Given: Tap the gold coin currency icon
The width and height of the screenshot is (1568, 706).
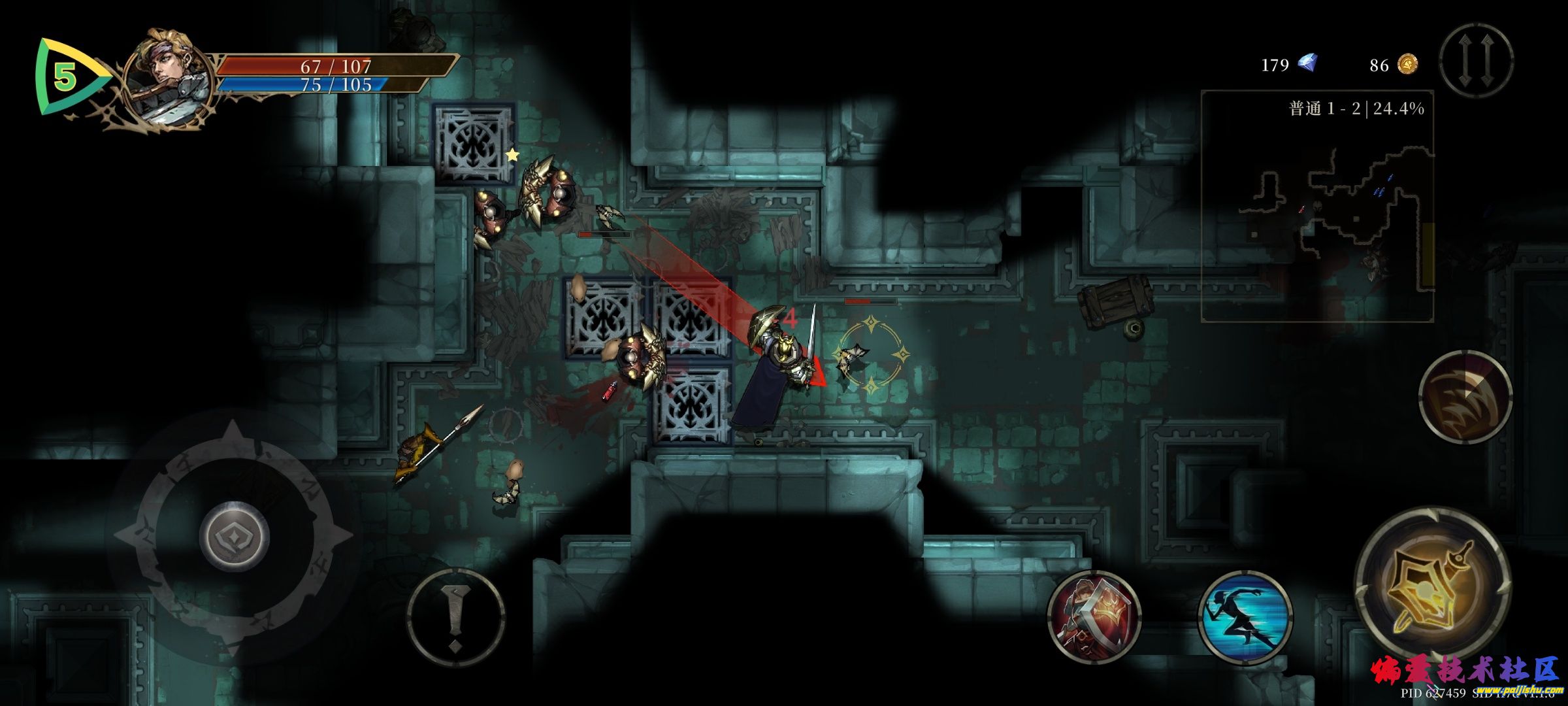Looking at the screenshot, I should tap(1407, 64).
